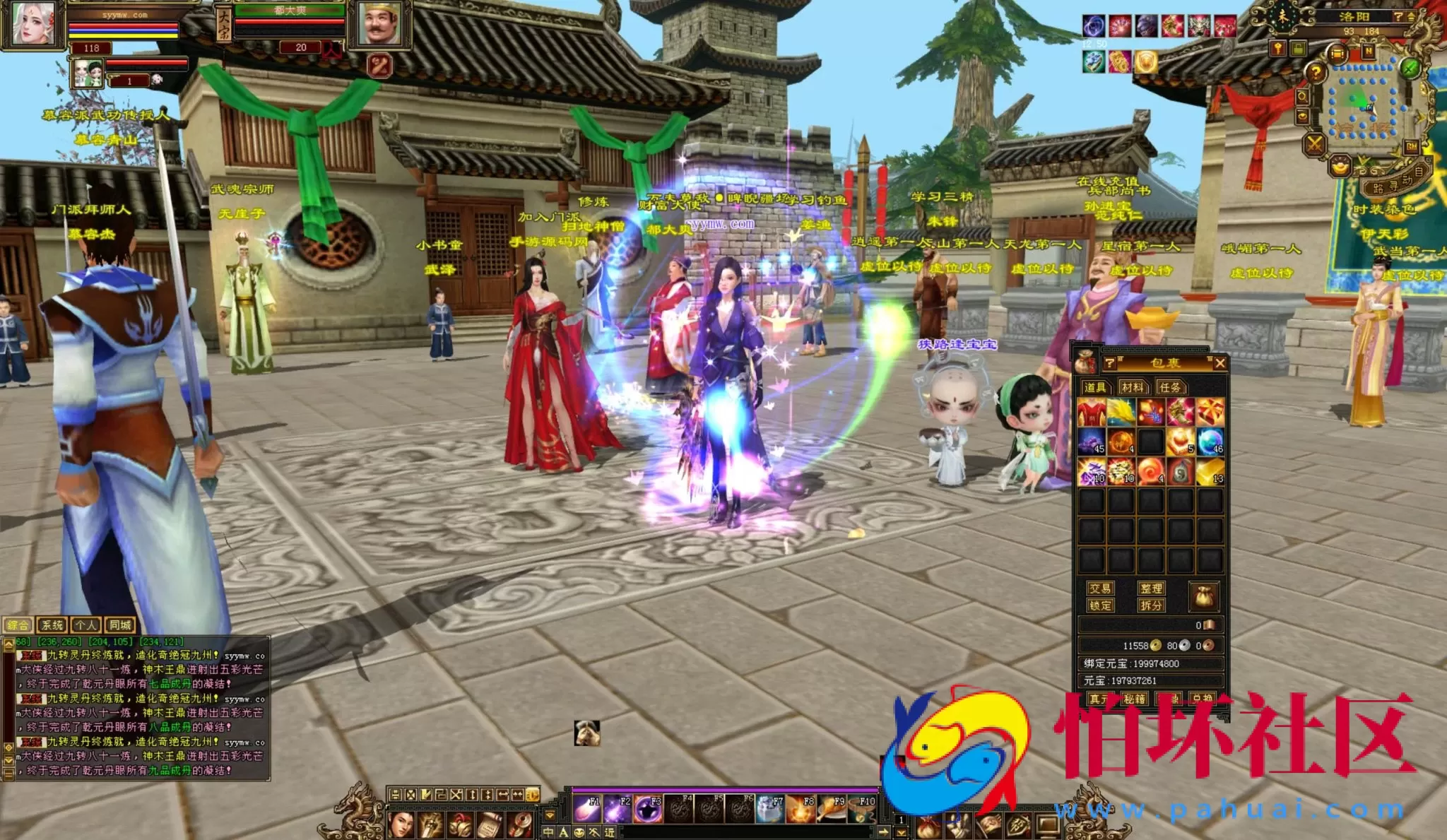This screenshot has width=1447, height=840.
Task: Switch chat to the 系统 system tab
Action: click(x=52, y=625)
